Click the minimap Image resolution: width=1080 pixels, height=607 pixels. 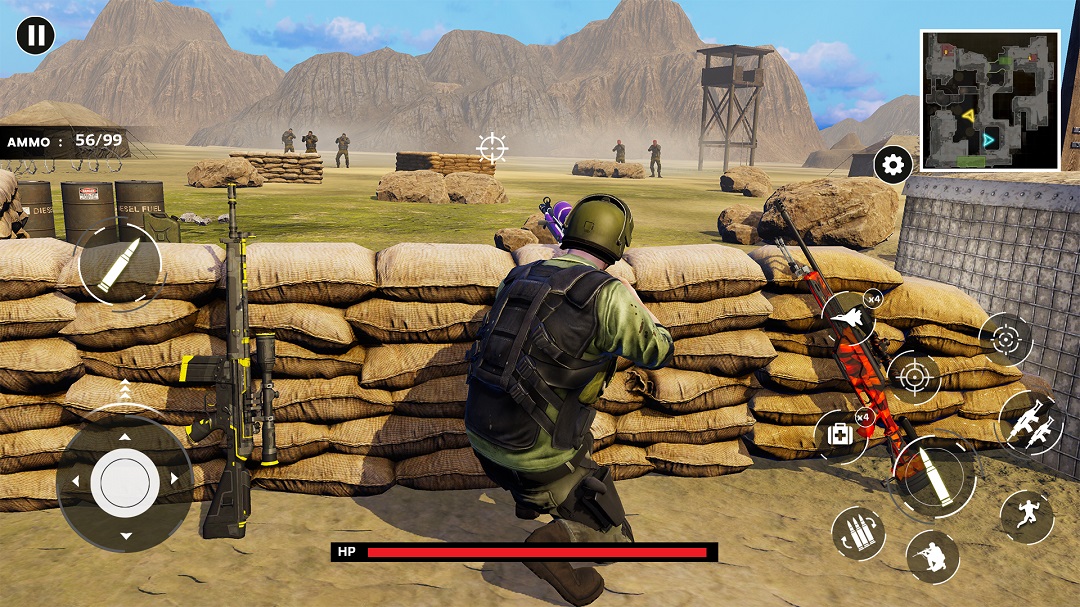990,100
